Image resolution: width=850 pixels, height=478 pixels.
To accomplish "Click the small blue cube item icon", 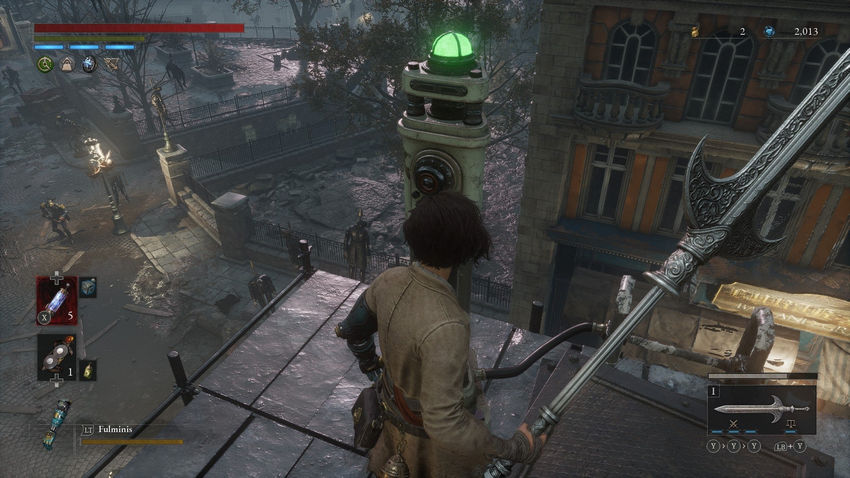I will (88, 288).
